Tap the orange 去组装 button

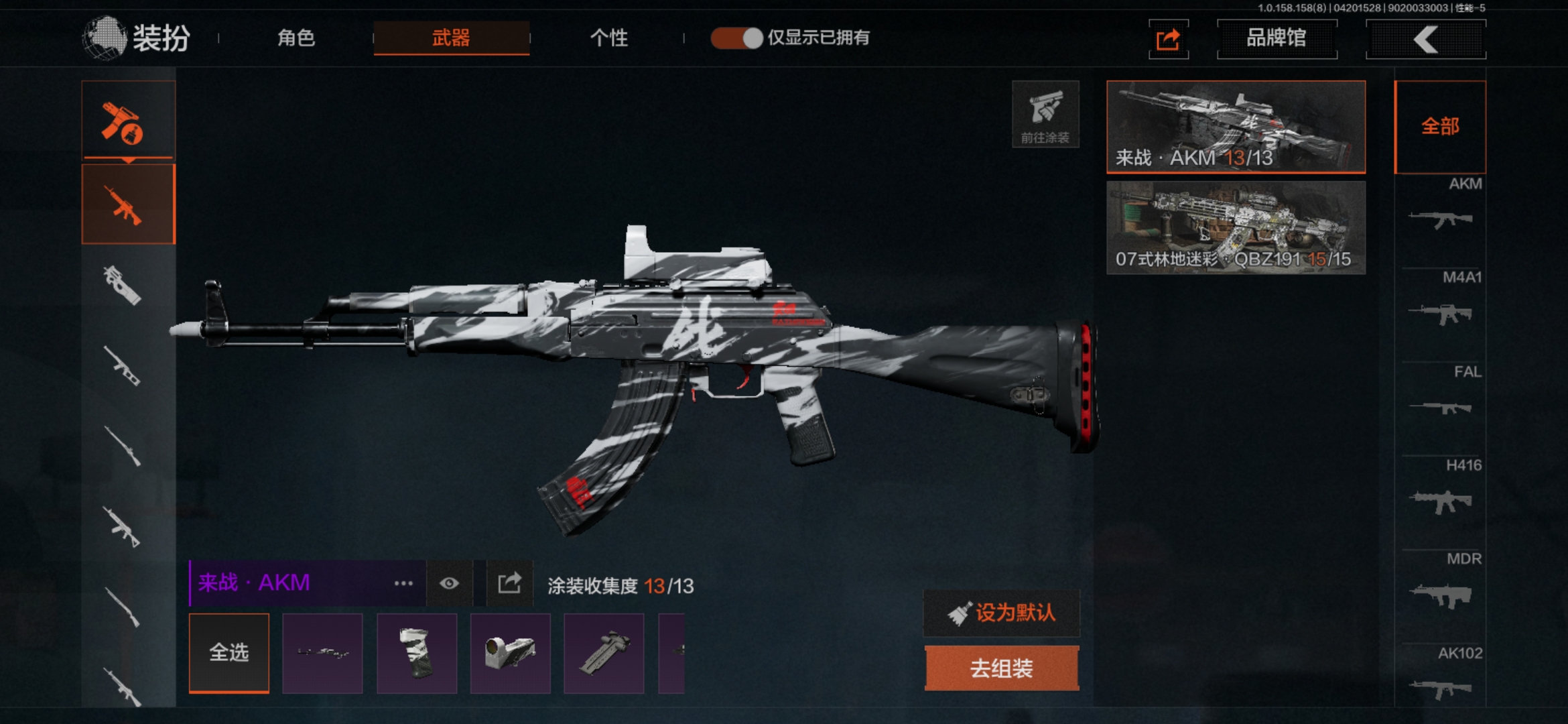point(1002,668)
